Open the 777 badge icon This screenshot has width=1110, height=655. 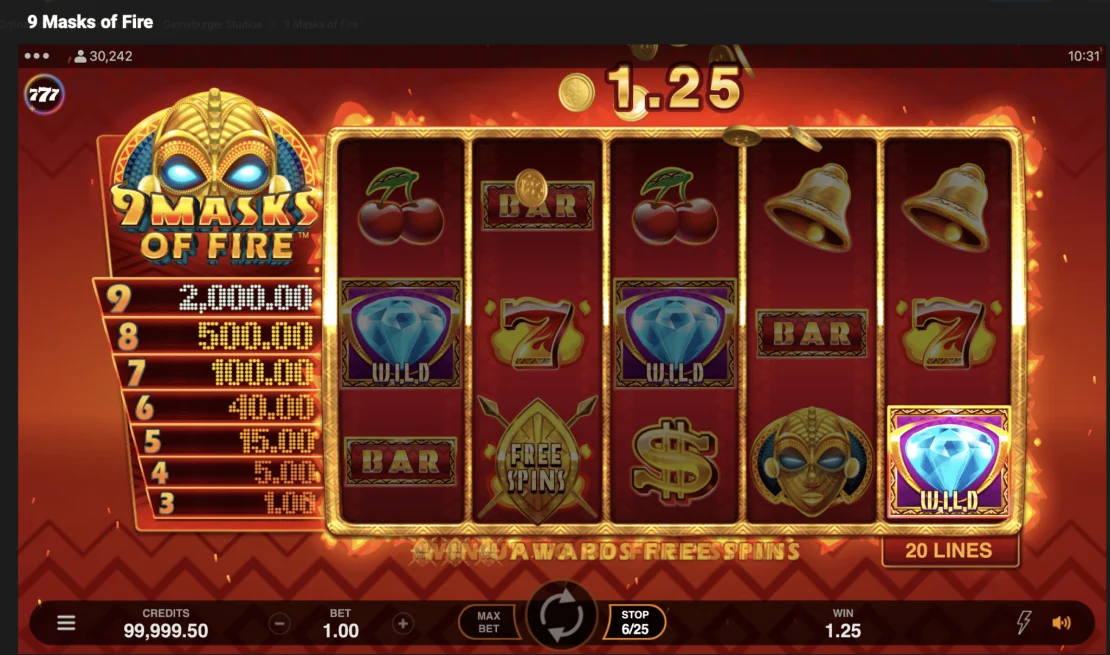[44, 95]
